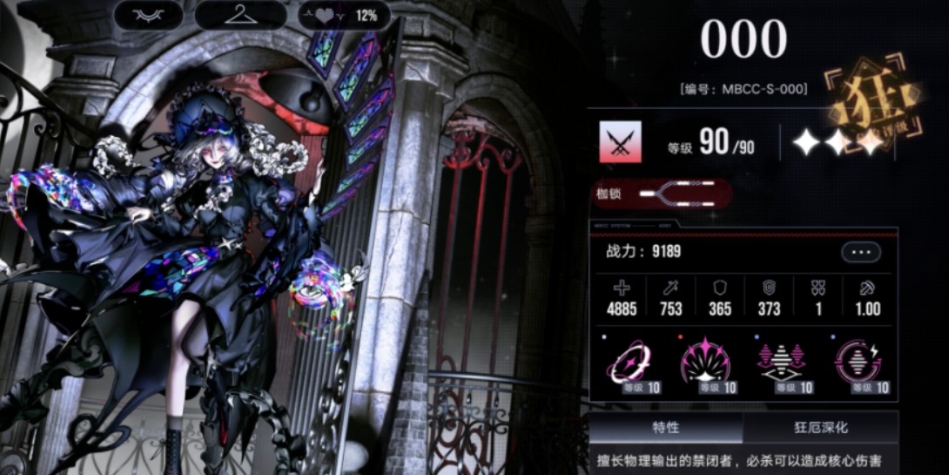Open the 枷锁 shackles panel
The width and height of the screenshot is (949, 475).
[x=660, y=194]
